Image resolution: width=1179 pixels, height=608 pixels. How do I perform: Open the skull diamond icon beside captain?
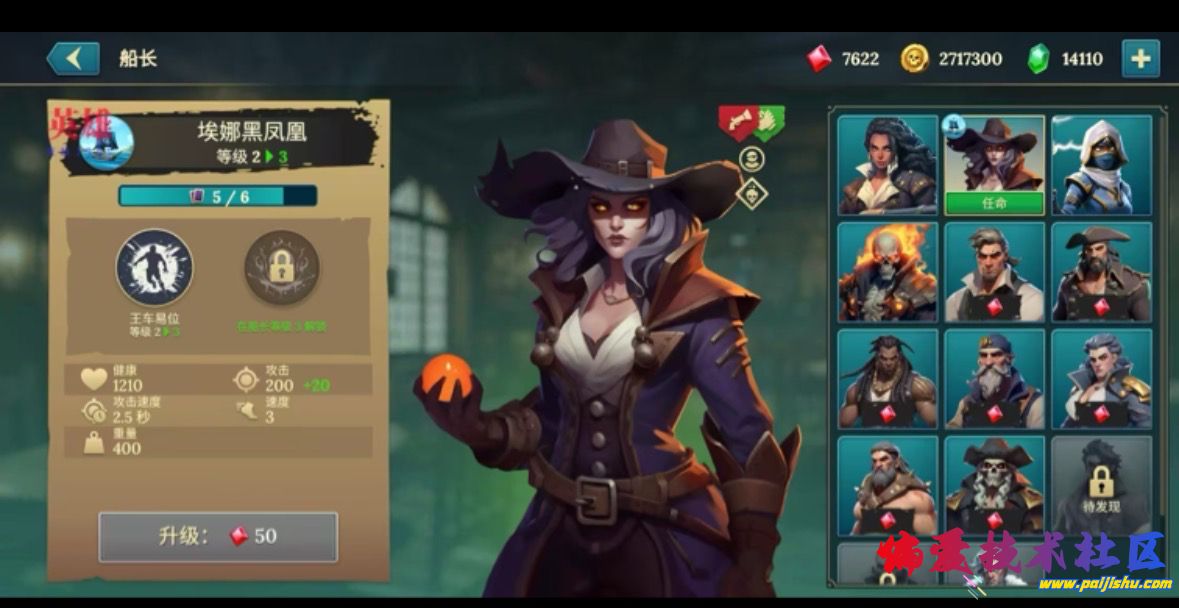point(751,193)
